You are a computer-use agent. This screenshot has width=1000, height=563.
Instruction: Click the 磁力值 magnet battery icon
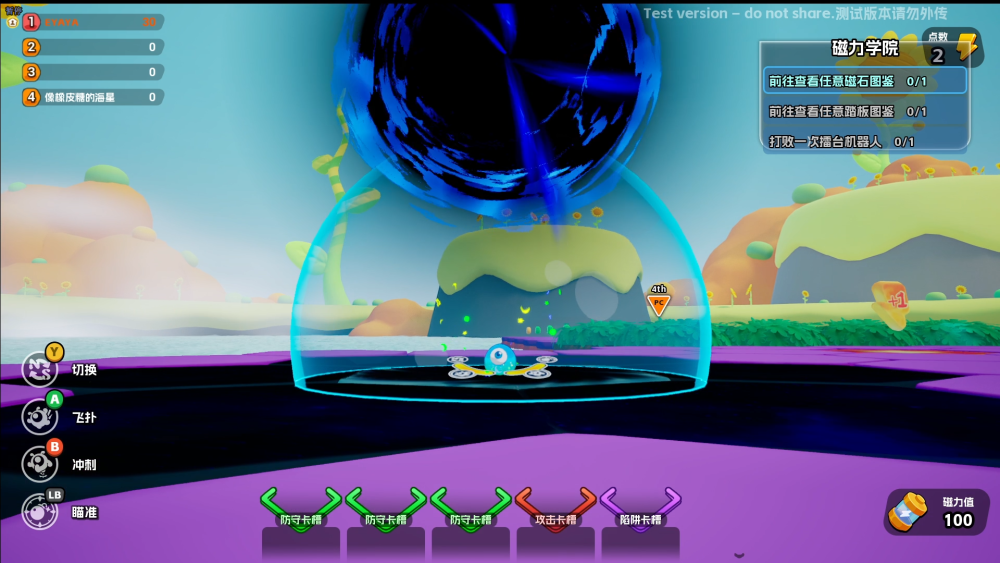click(909, 510)
